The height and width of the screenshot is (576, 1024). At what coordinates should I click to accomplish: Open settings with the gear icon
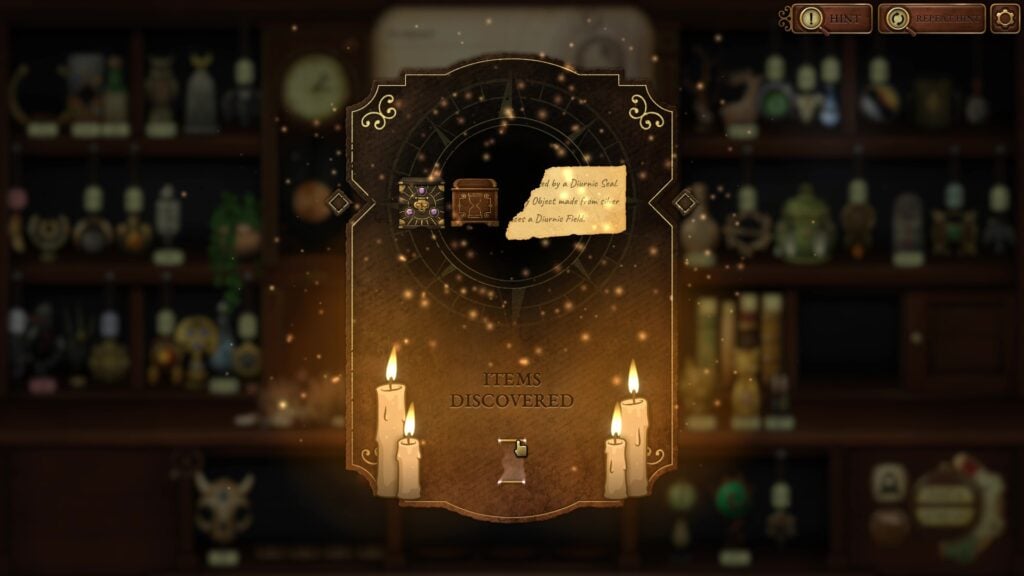(x=1005, y=18)
